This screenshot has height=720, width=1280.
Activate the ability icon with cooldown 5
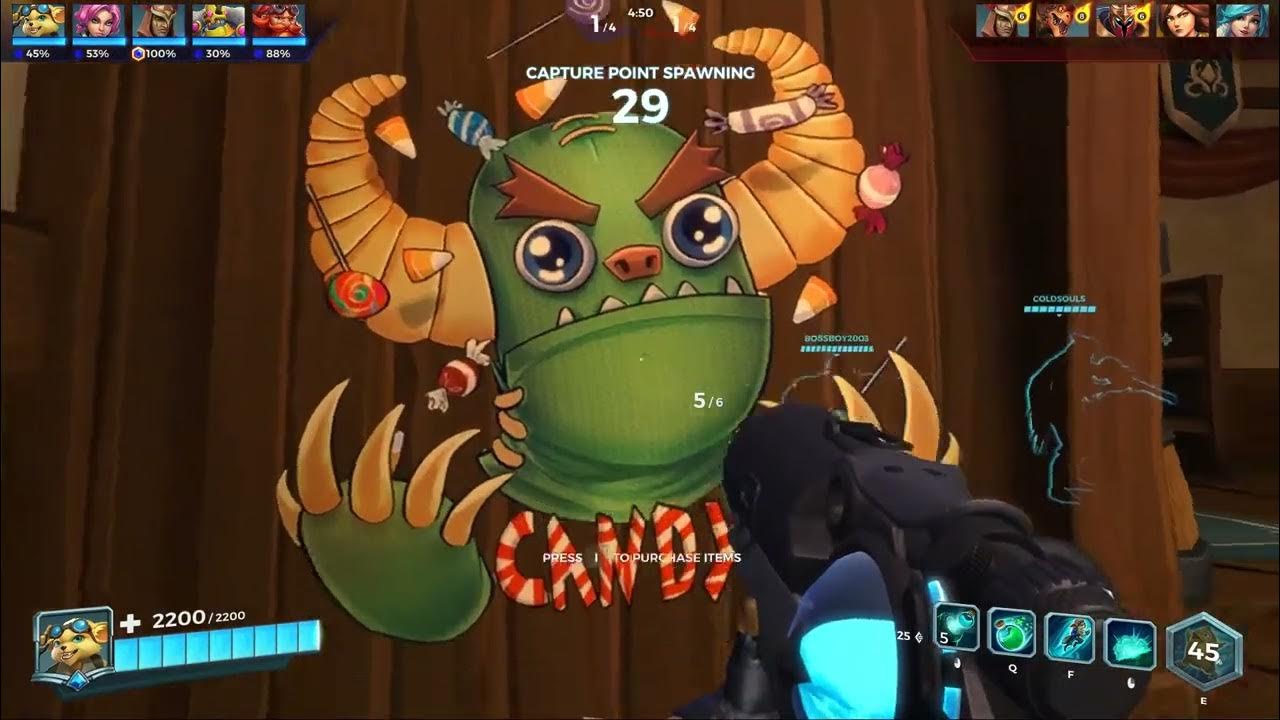click(x=957, y=631)
